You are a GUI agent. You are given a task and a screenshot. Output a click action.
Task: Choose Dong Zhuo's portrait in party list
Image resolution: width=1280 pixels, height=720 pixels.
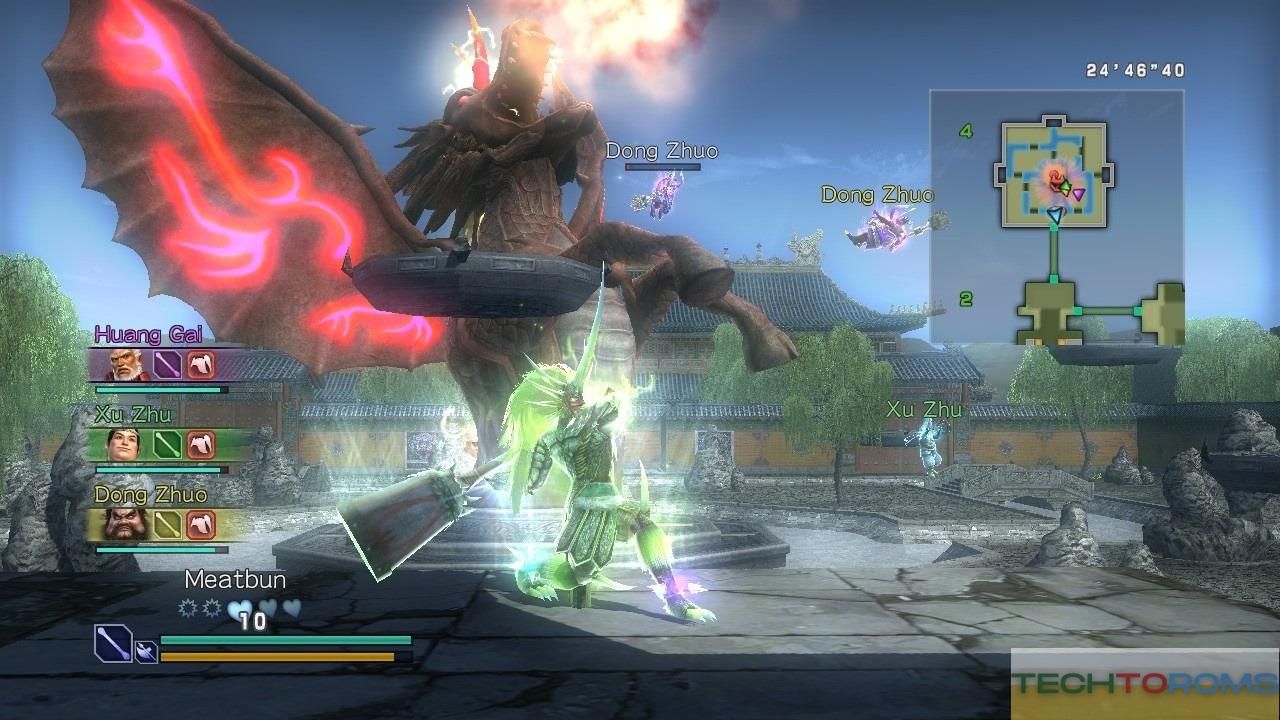pyautogui.click(x=125, y=524)
